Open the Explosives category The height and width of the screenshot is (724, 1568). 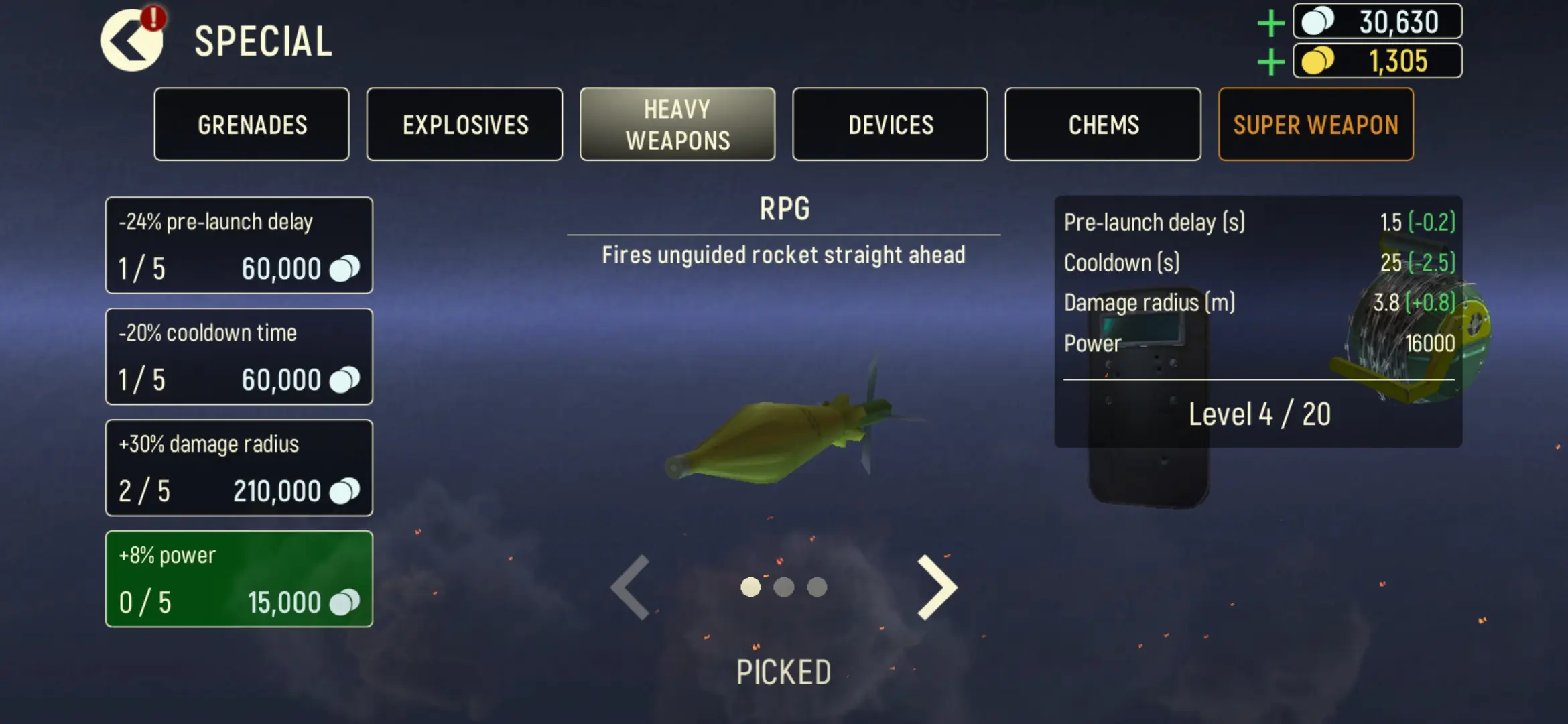coord(465,125)
